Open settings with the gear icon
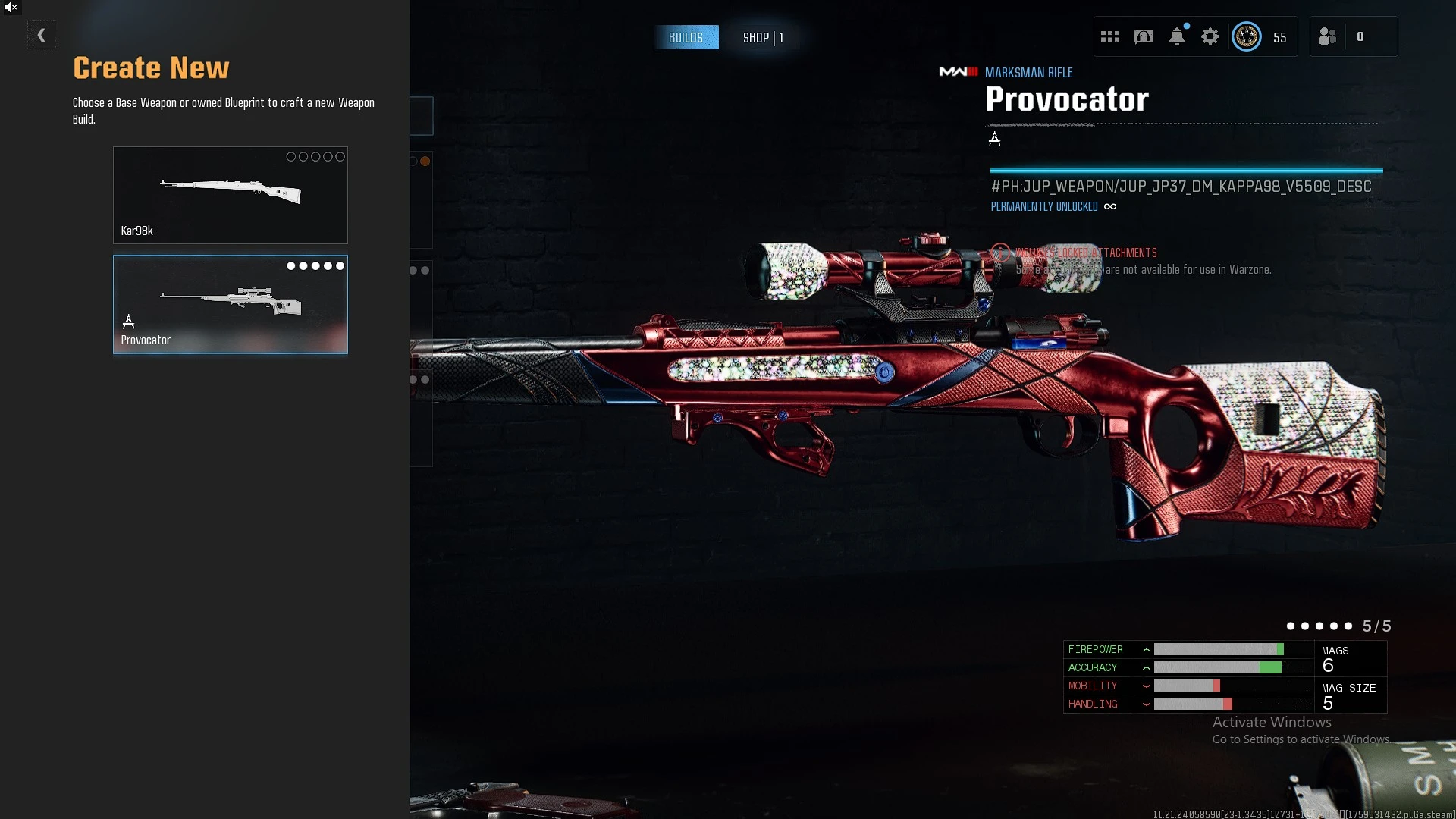 click(1210, 36)
